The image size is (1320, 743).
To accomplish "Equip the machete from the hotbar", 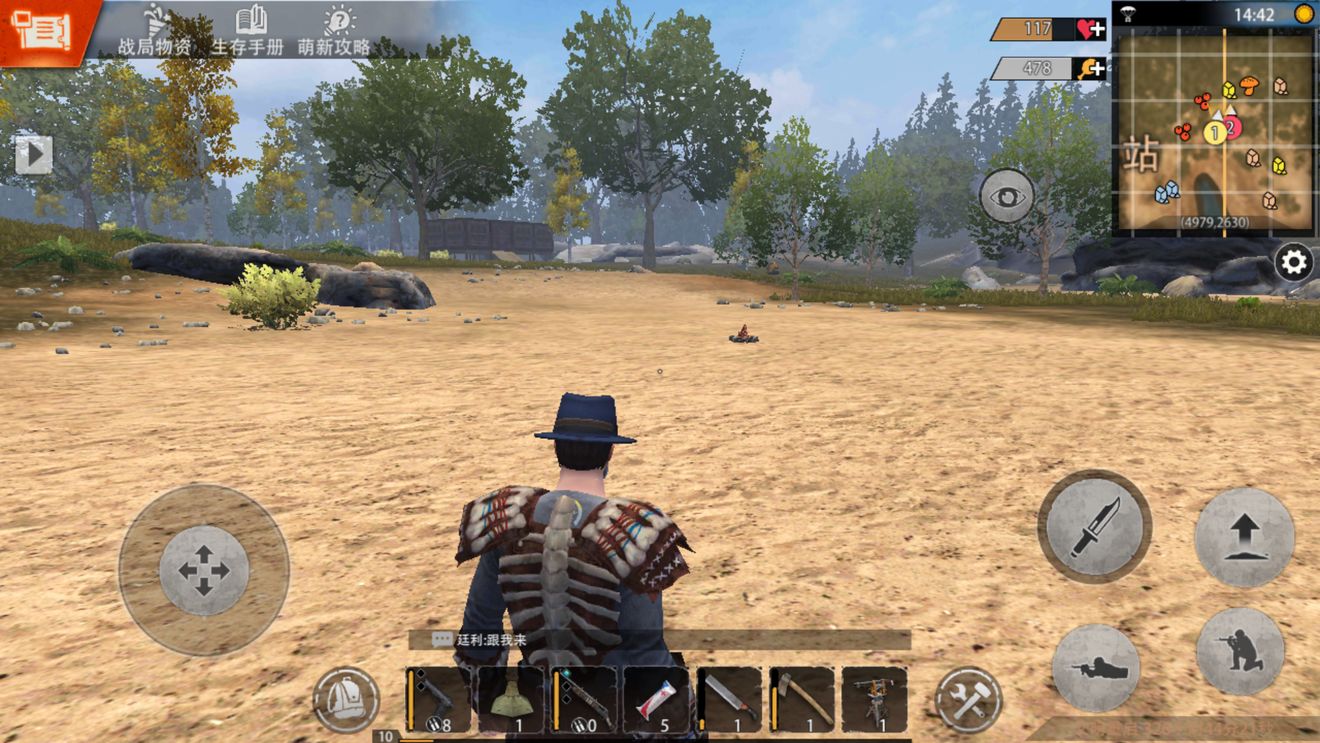I will tap(729, 699).
